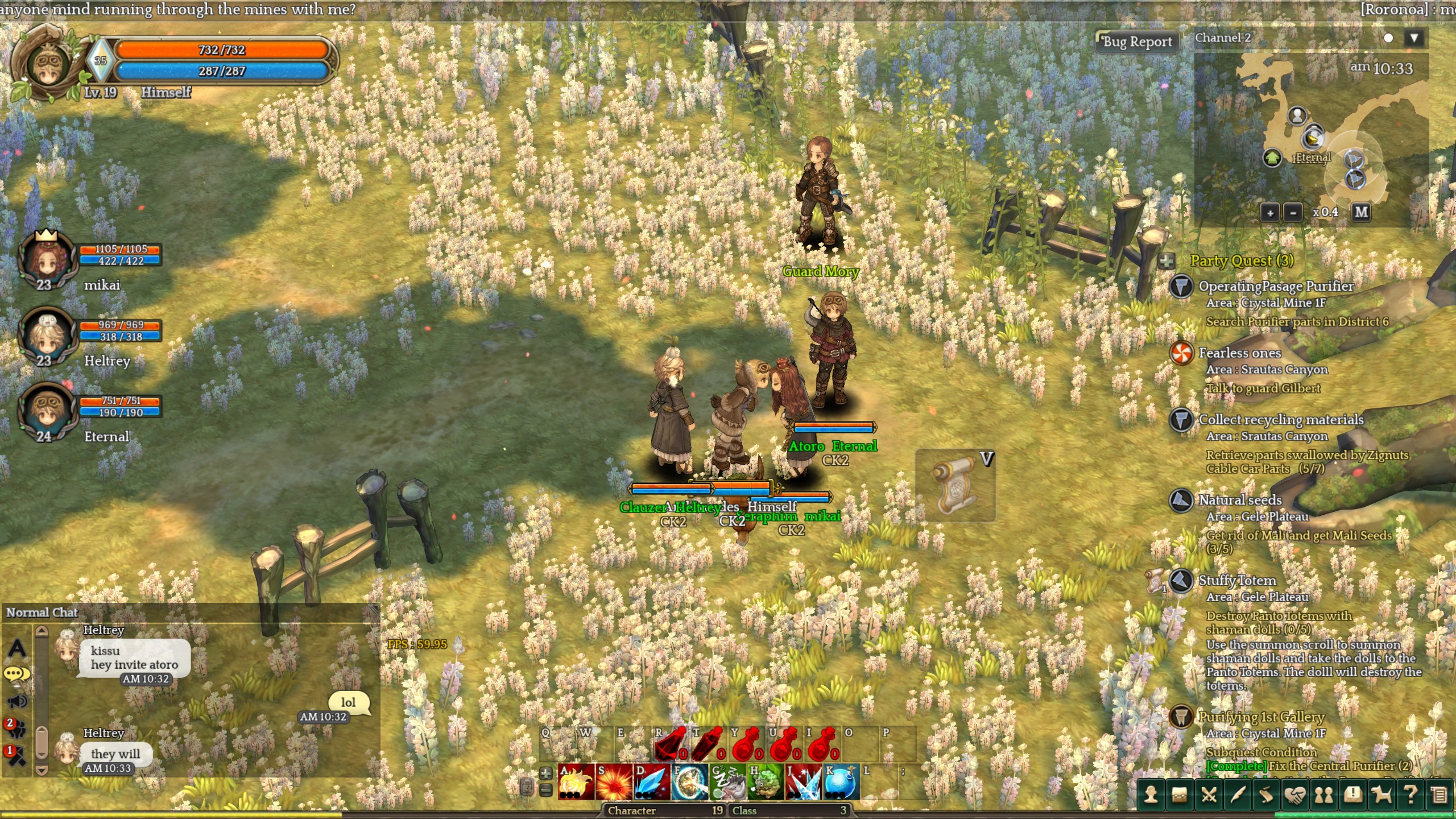The image size is (1456, 819).
Task: Expand the Party Quest list plus icon
Action: [1167, 261]
